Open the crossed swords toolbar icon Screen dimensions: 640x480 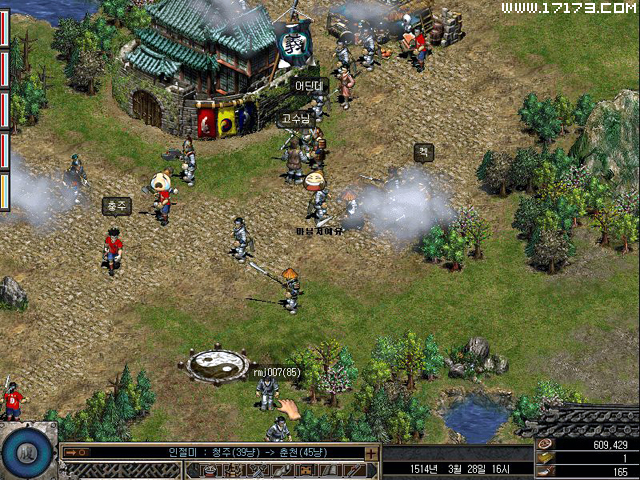(x=257, y=471)
